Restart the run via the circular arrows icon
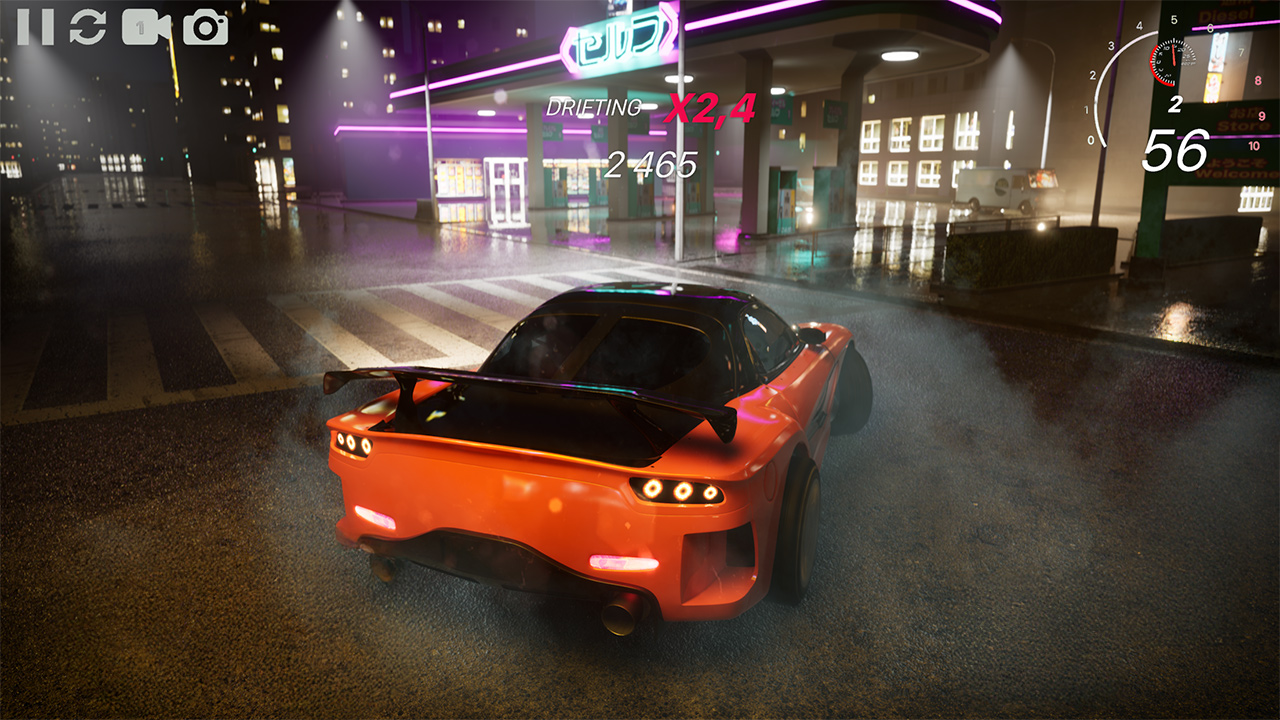Screen dimensions: 1280x720 86,24
